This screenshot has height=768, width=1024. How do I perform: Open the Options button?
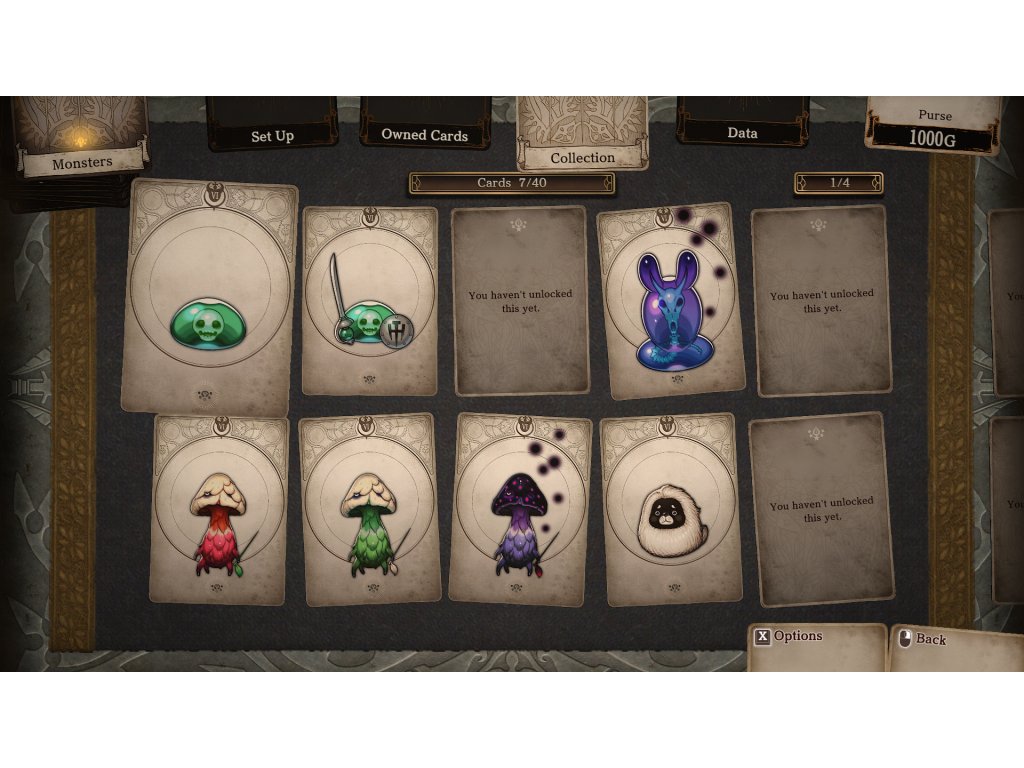coord(788,636)
